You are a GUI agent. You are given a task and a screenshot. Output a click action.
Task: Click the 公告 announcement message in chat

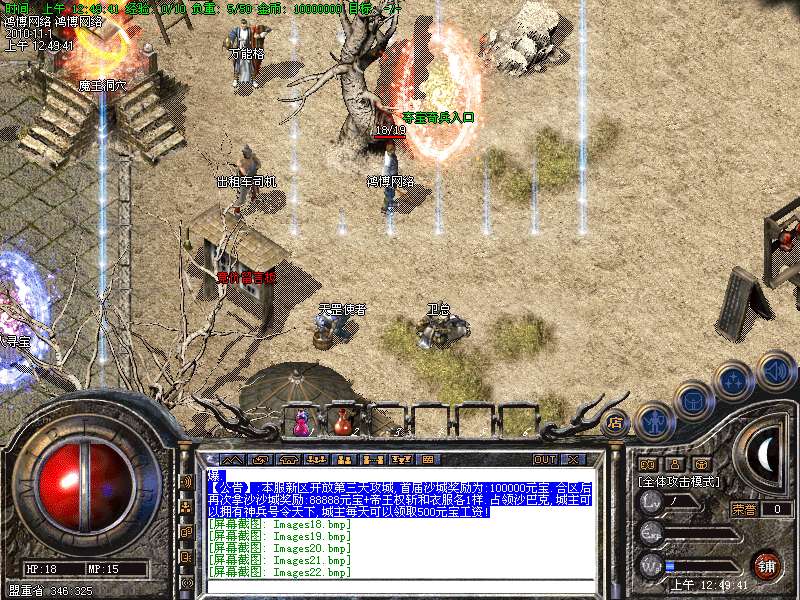(400, 498)
